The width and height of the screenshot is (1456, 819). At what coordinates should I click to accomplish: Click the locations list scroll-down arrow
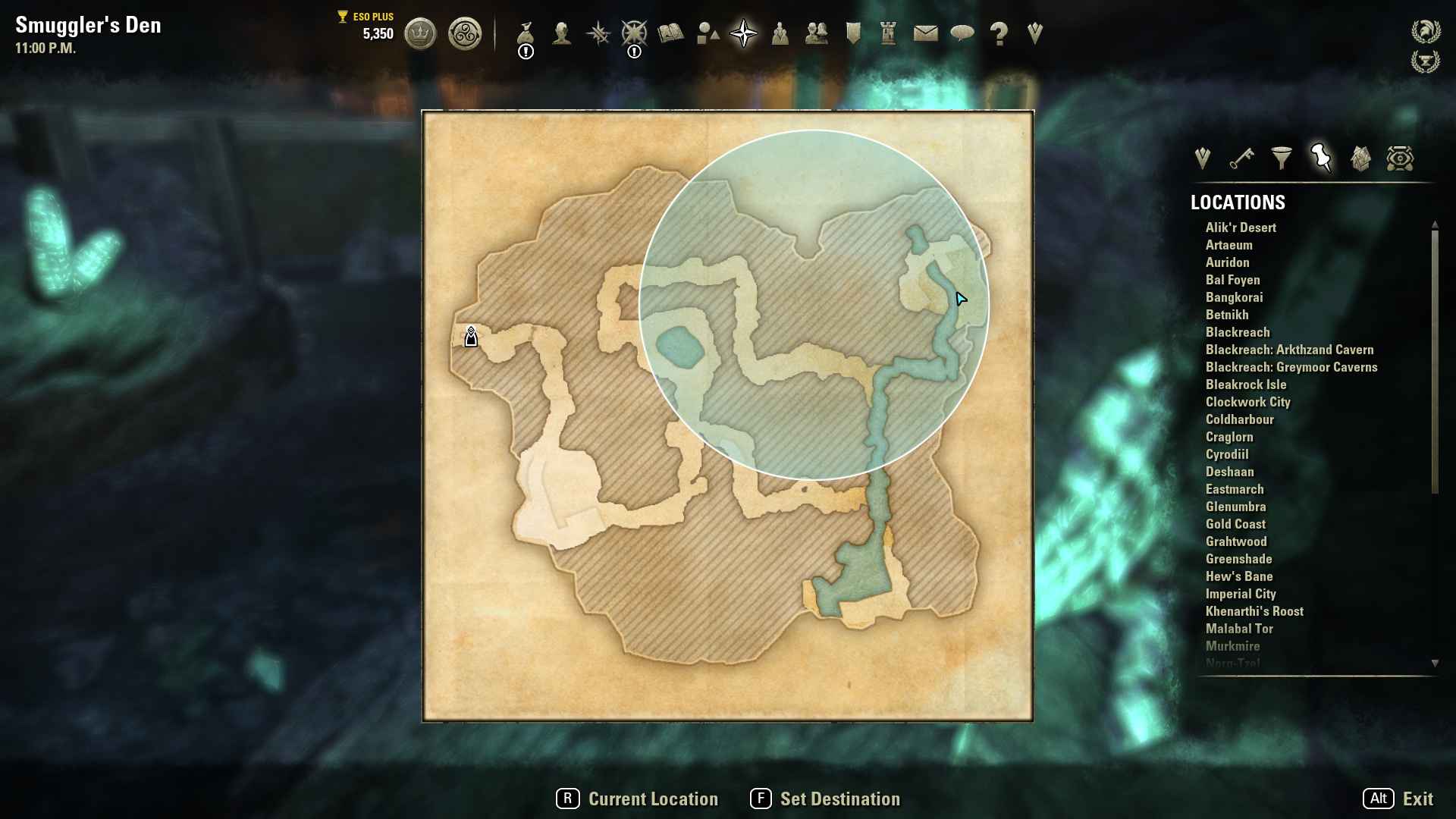pyautogui.click(x=1435, y=664)
